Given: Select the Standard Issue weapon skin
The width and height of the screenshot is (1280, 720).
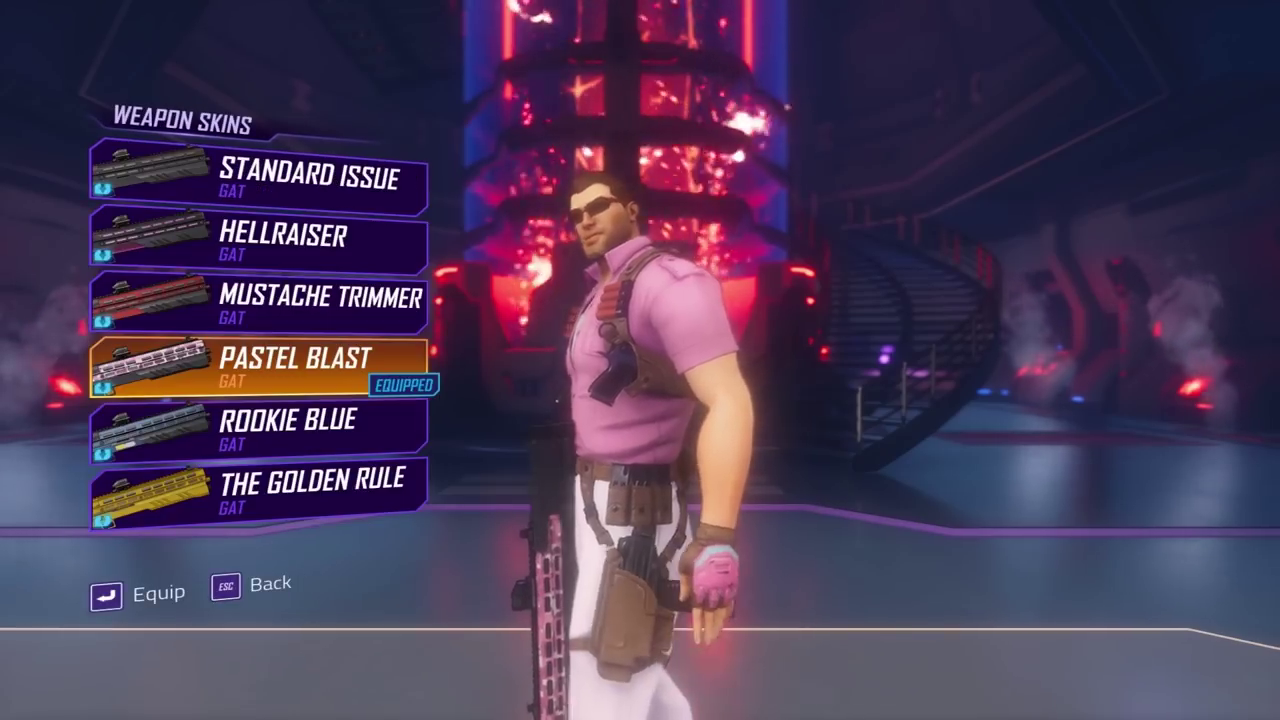Looking at the screenshot, I should tap(260, 177).
